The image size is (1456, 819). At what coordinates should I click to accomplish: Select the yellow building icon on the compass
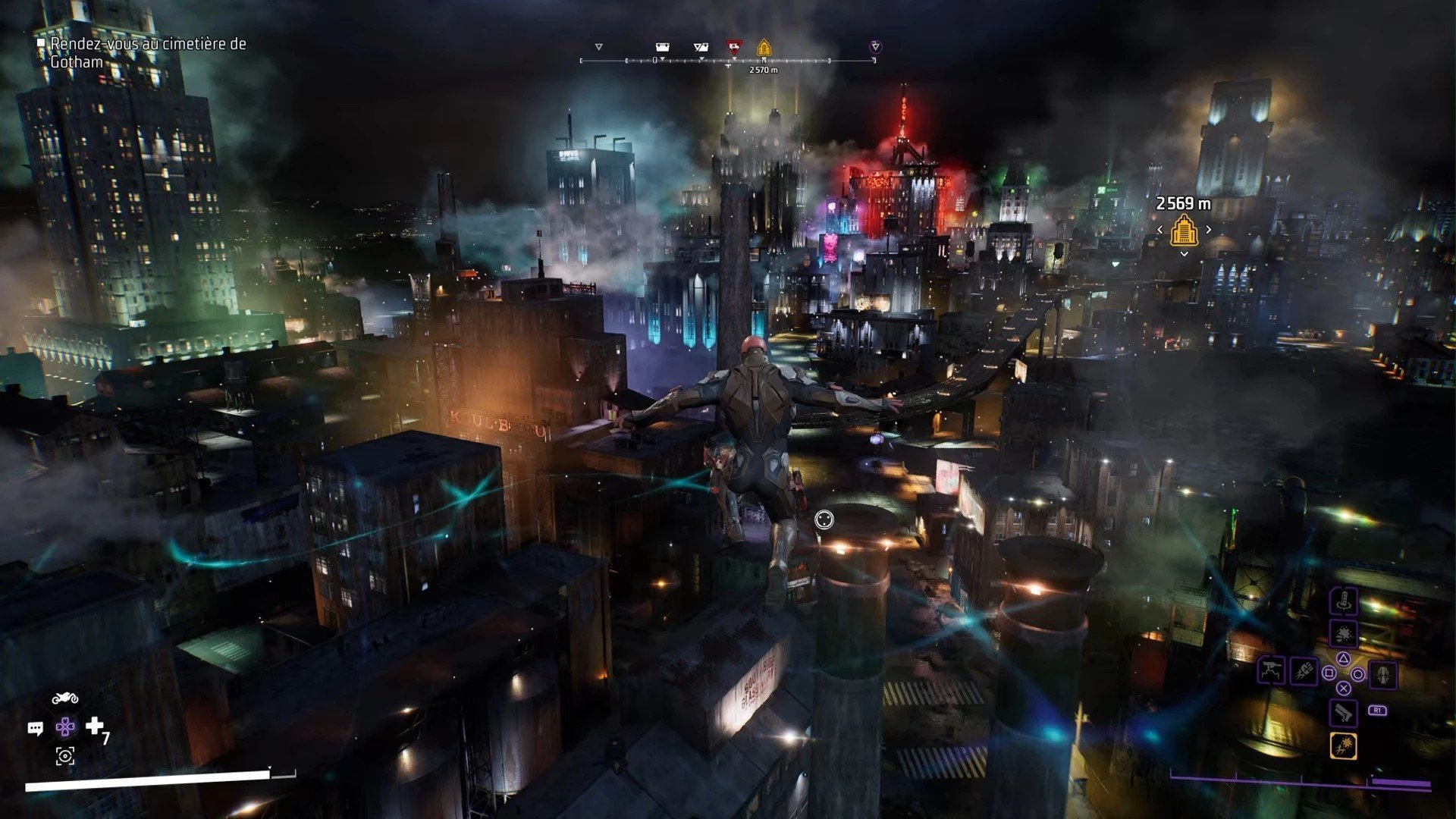pyautogui.click(x=764, y=48)
